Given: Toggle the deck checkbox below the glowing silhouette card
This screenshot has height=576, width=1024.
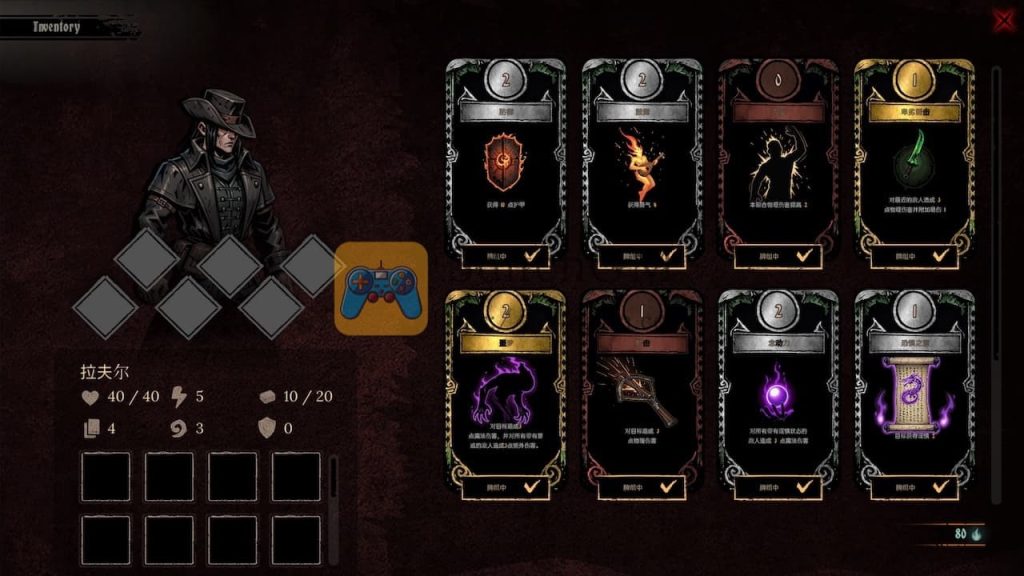Looking at the screenshot, I should [x=804, y=256].
